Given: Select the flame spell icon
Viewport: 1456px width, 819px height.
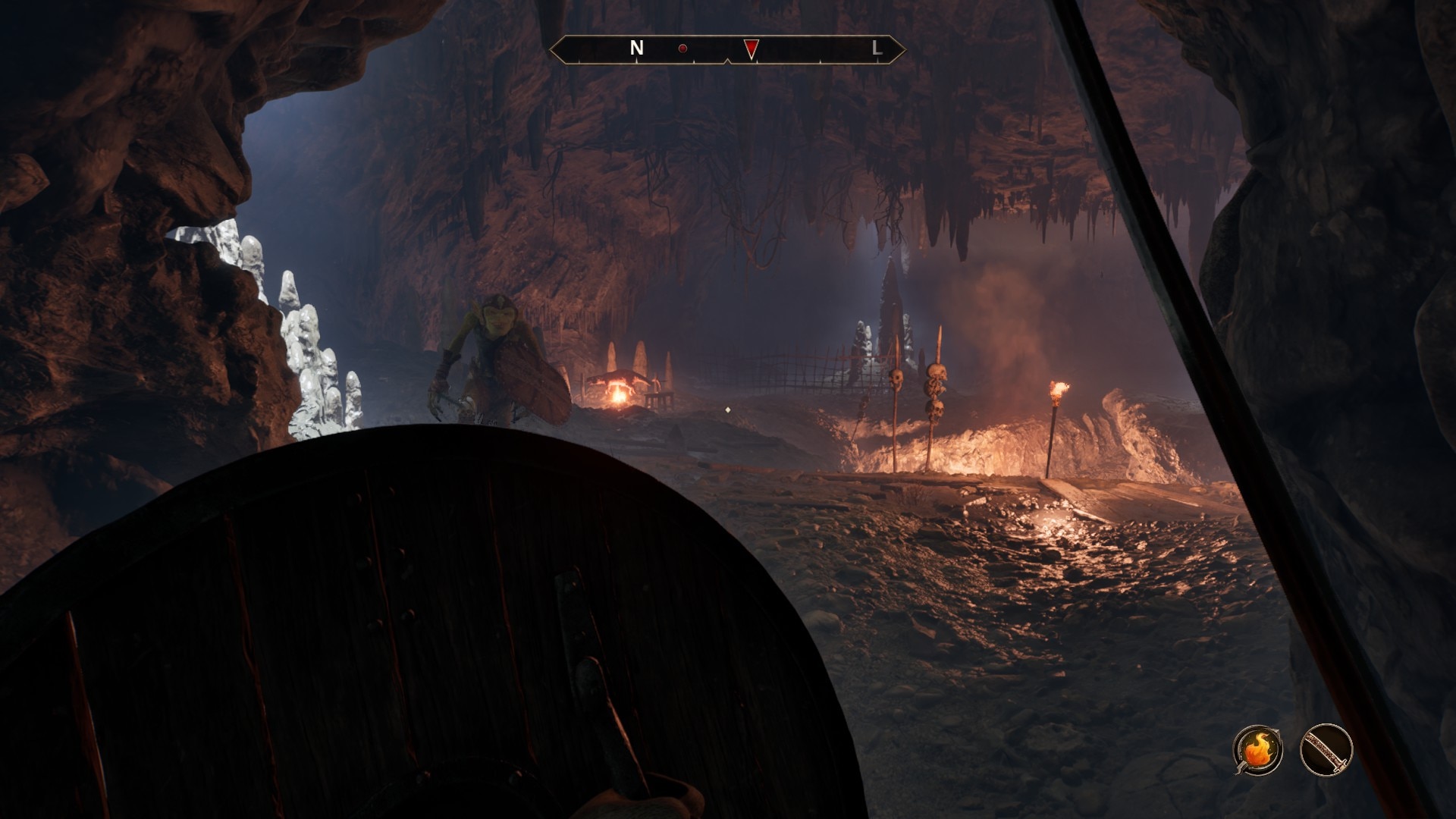Looking at the screenshot, I should pyautogui.click(x=1257, y=750).
